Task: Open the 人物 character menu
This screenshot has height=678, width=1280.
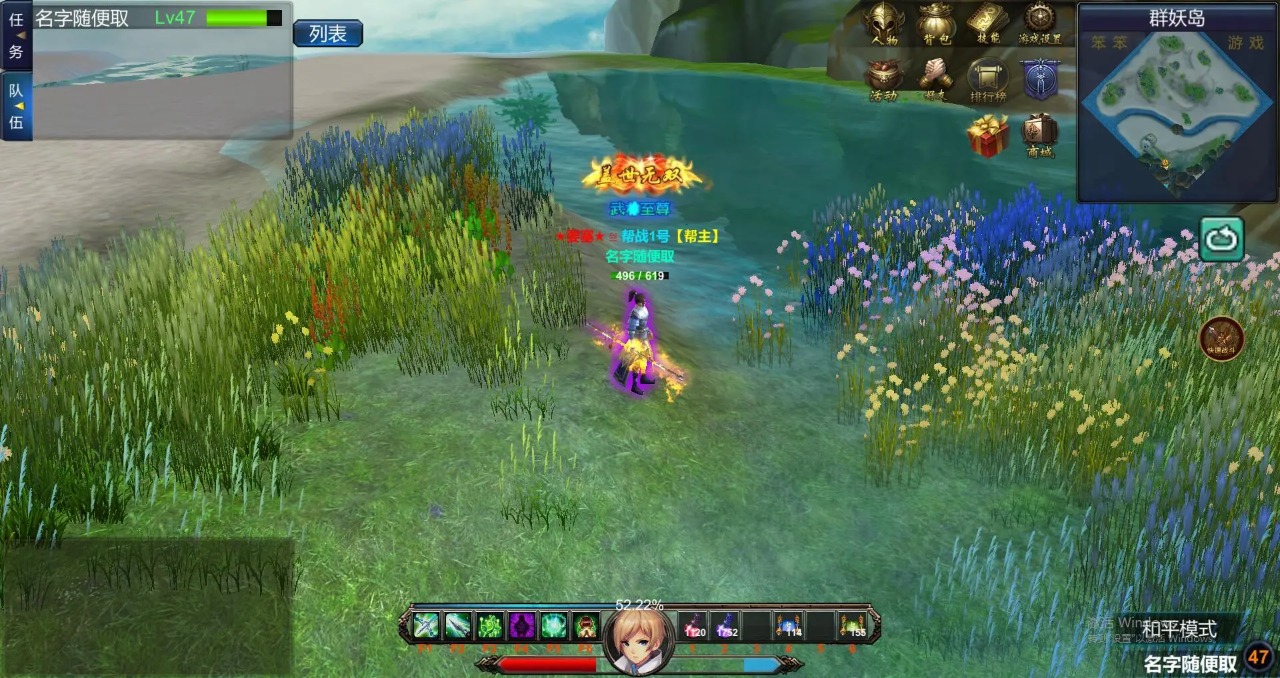Action: point(884,22)
